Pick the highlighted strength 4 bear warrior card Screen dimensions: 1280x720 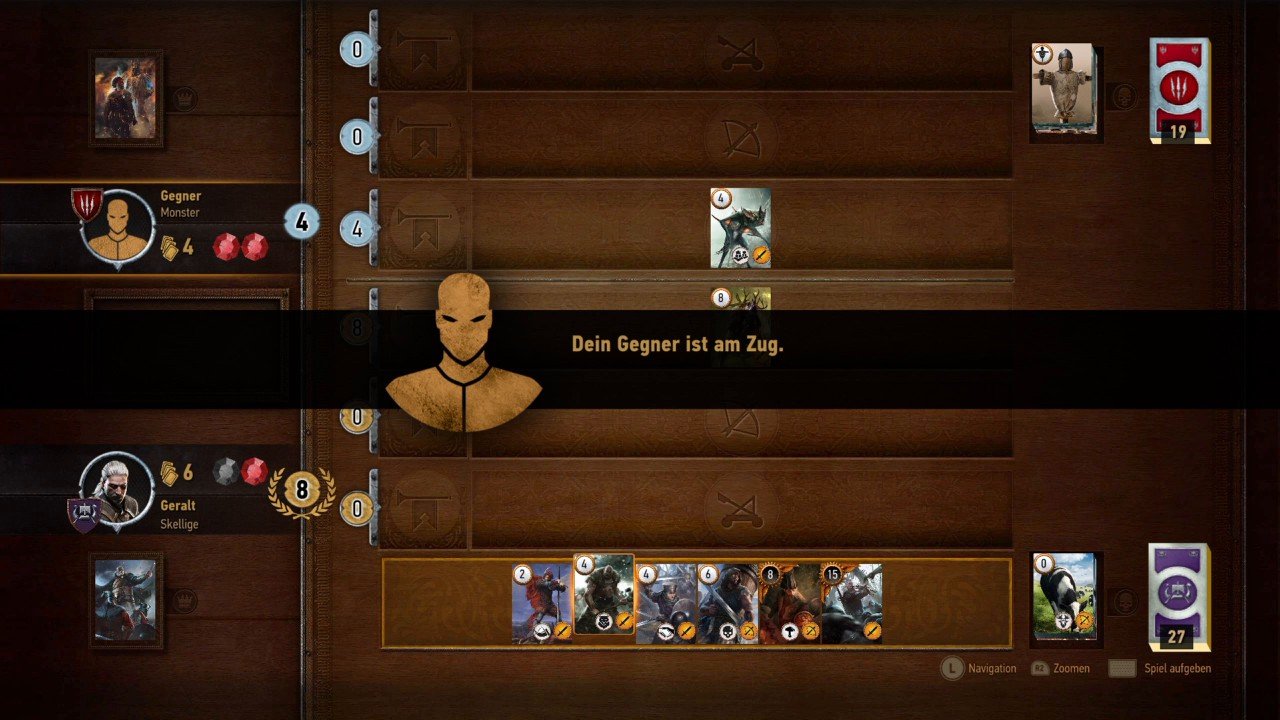(604, 595)
